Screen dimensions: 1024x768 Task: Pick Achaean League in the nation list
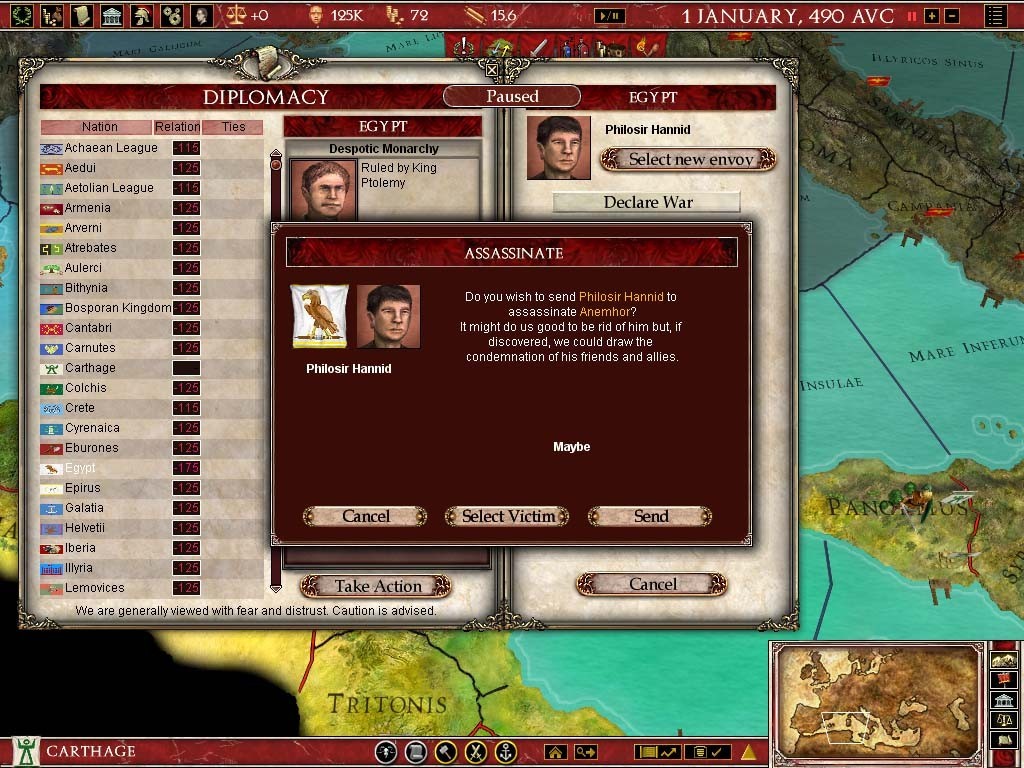click(111, 148)
